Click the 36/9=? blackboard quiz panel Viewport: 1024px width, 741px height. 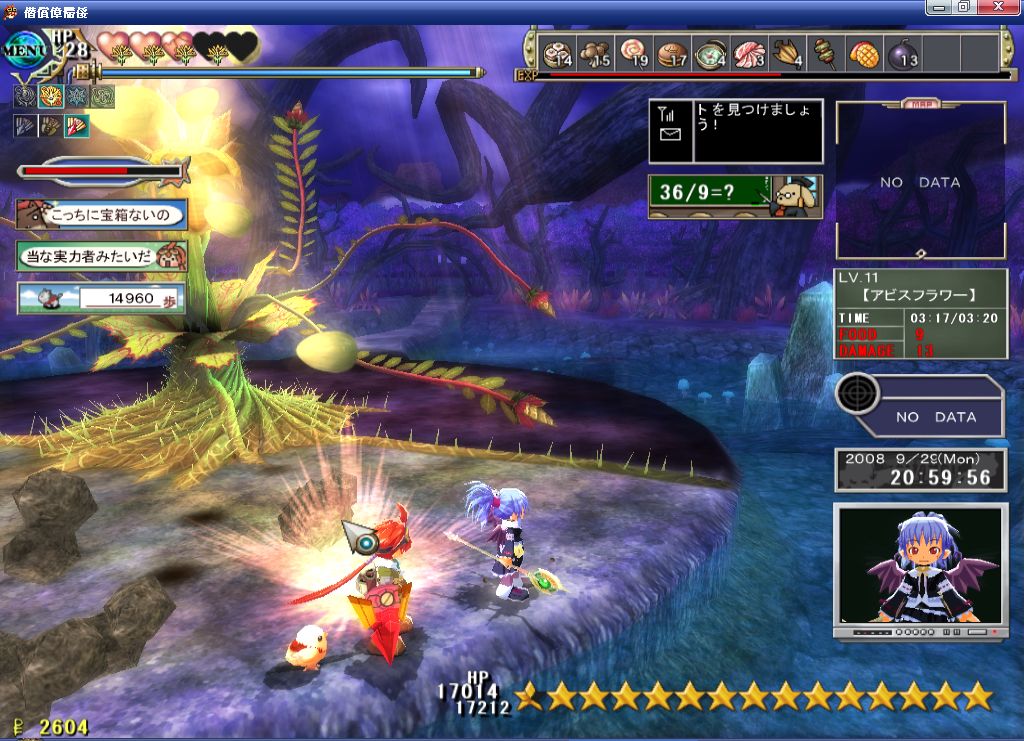click(x=735, y=196)
